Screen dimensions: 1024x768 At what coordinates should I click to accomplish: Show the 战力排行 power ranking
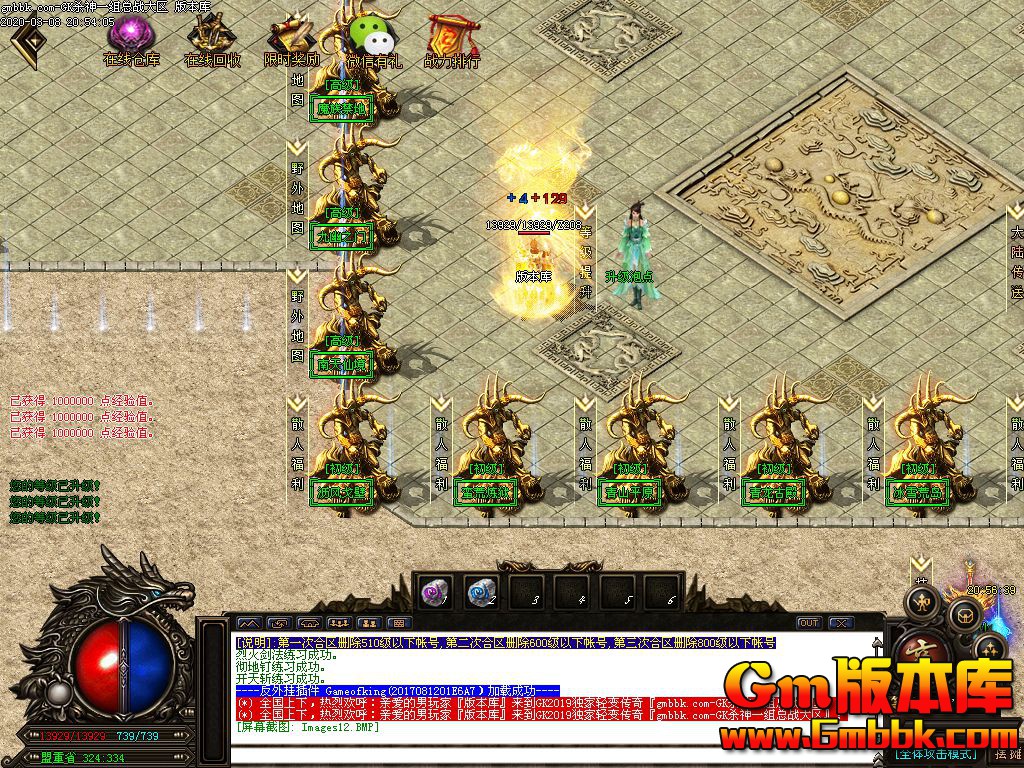[x=451, y=38]
